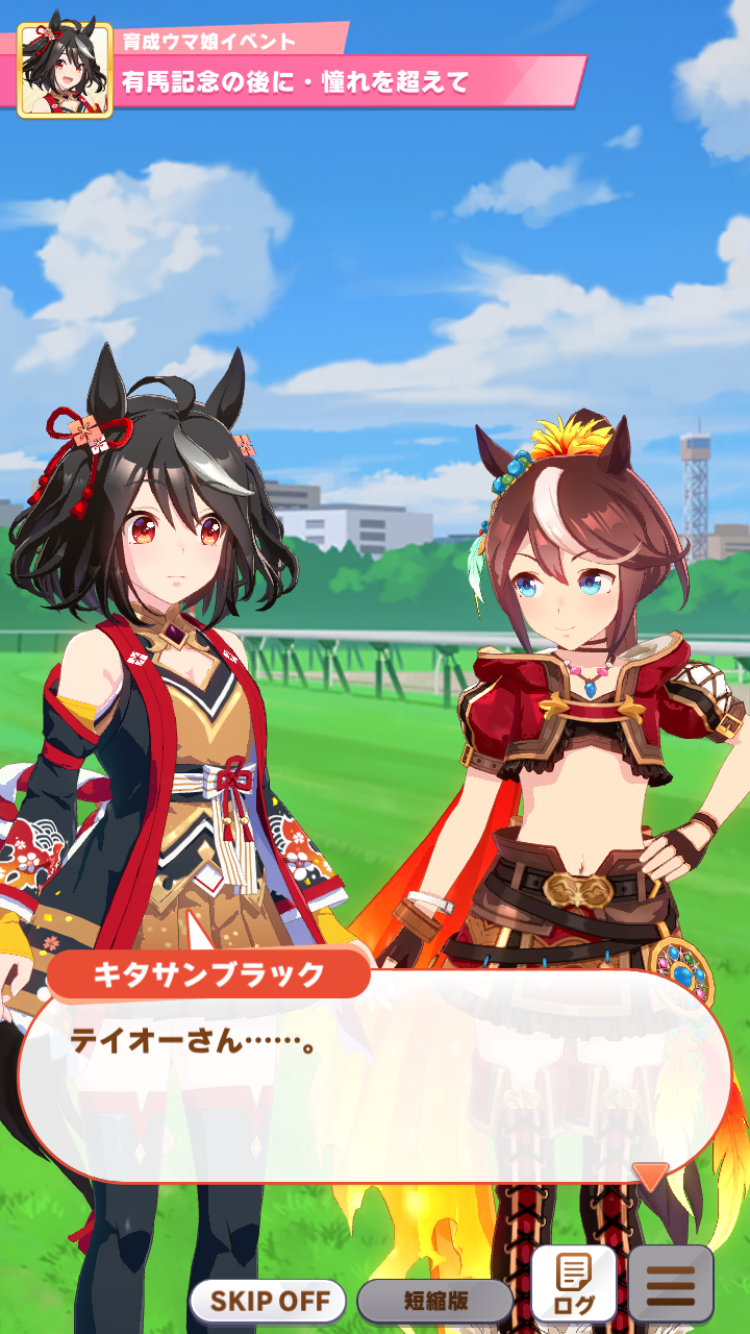Open the hamburger menu
The width and height of the screenshot is (750, 1334).
(670, 1284)
